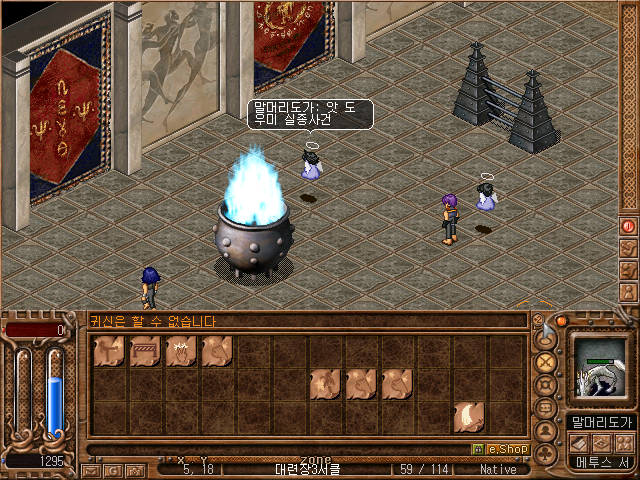Click the red power button icon
640x480 pixels.
click(629, 226)
